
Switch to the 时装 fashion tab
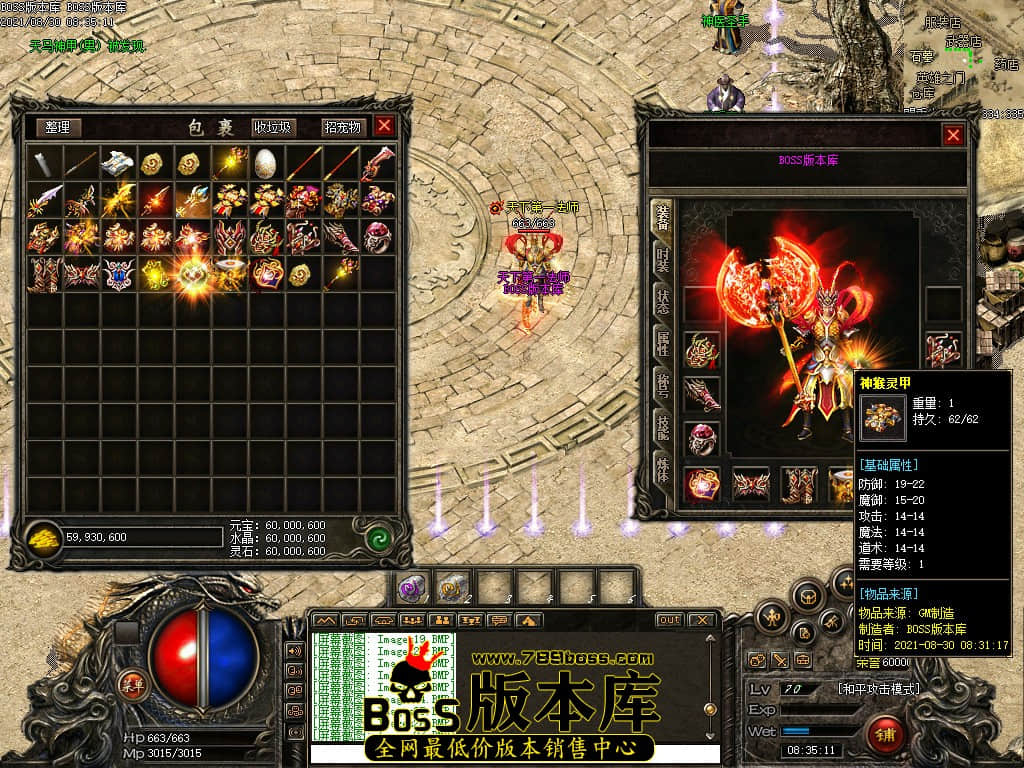coord(662,260)
